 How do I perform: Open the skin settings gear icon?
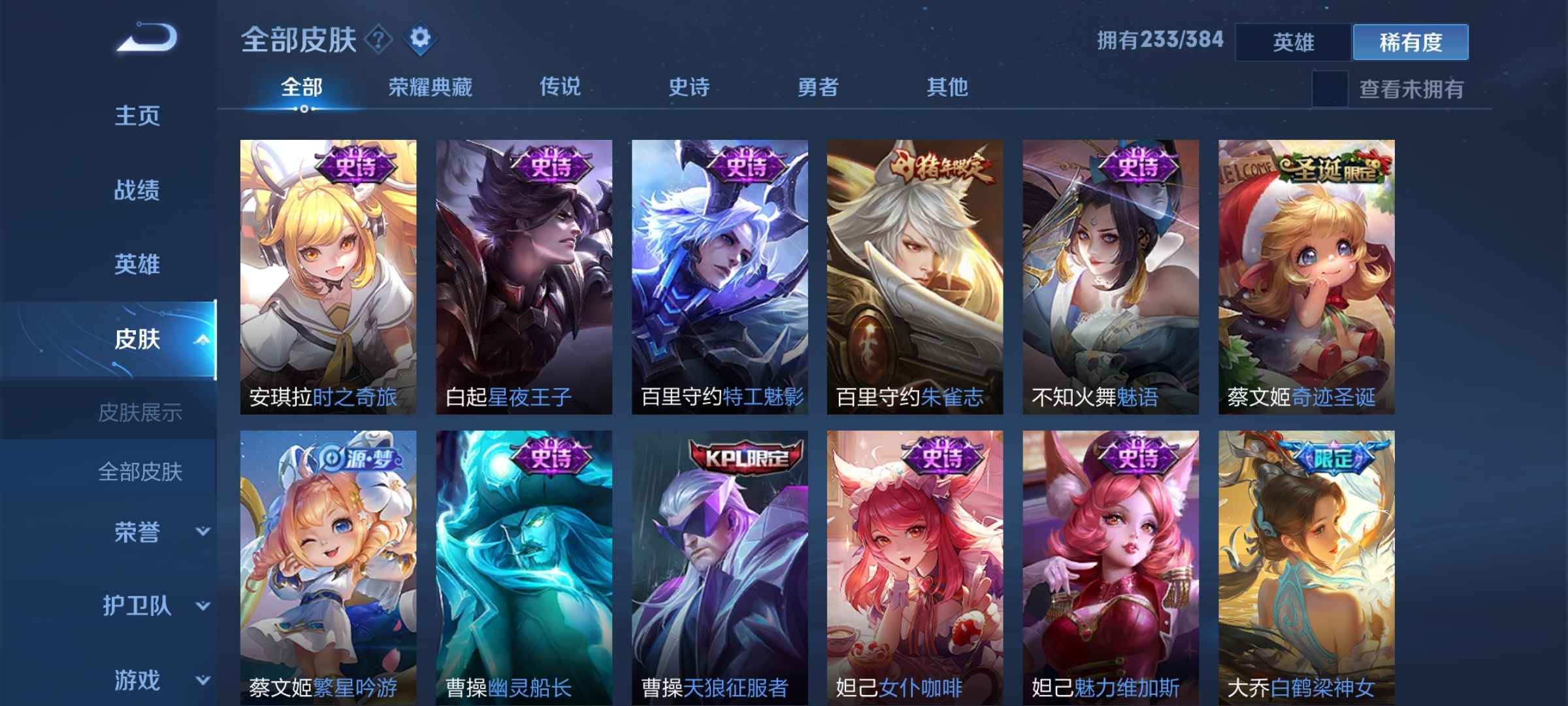[420, 37]
